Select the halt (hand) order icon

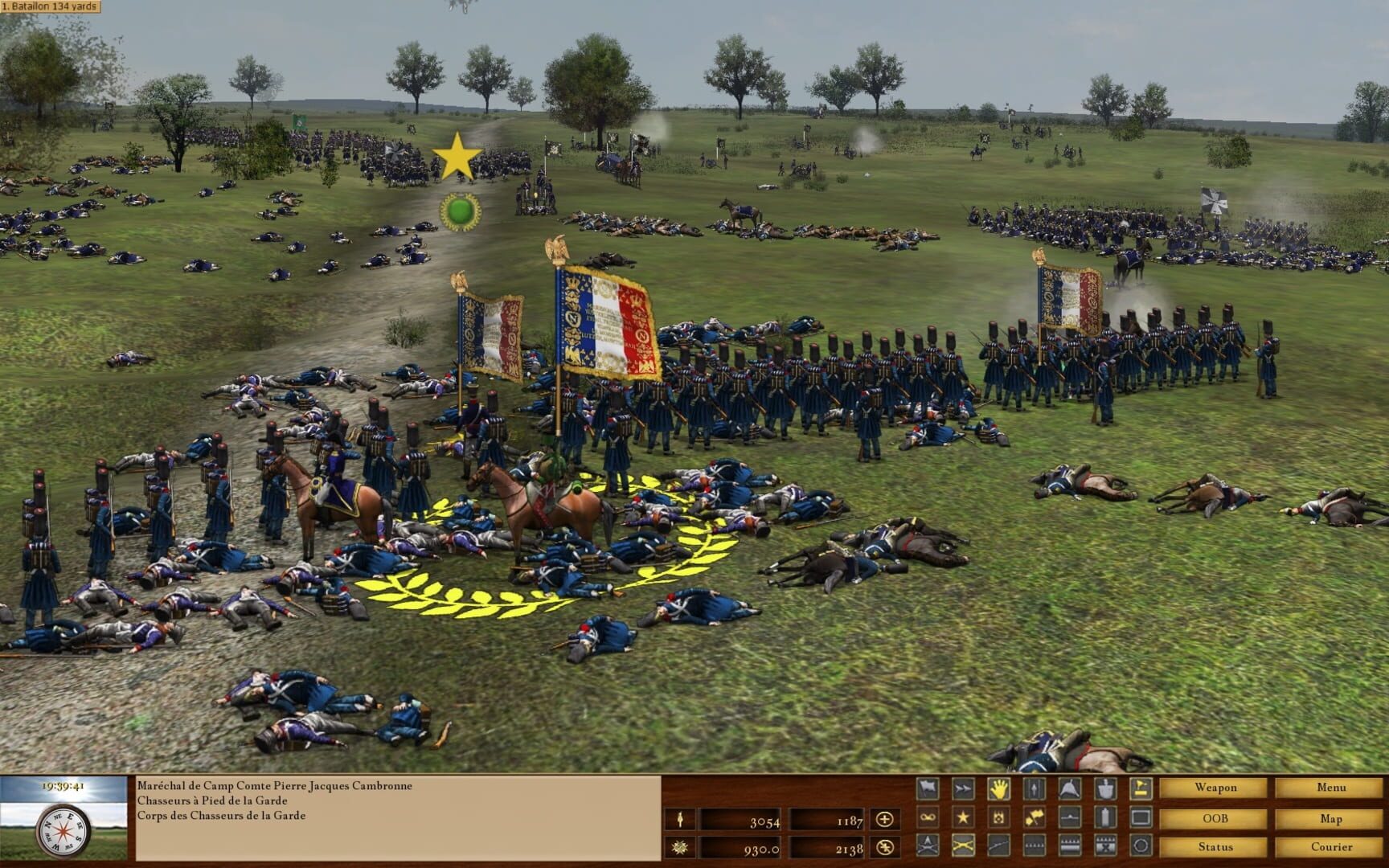tap(998, 788)
